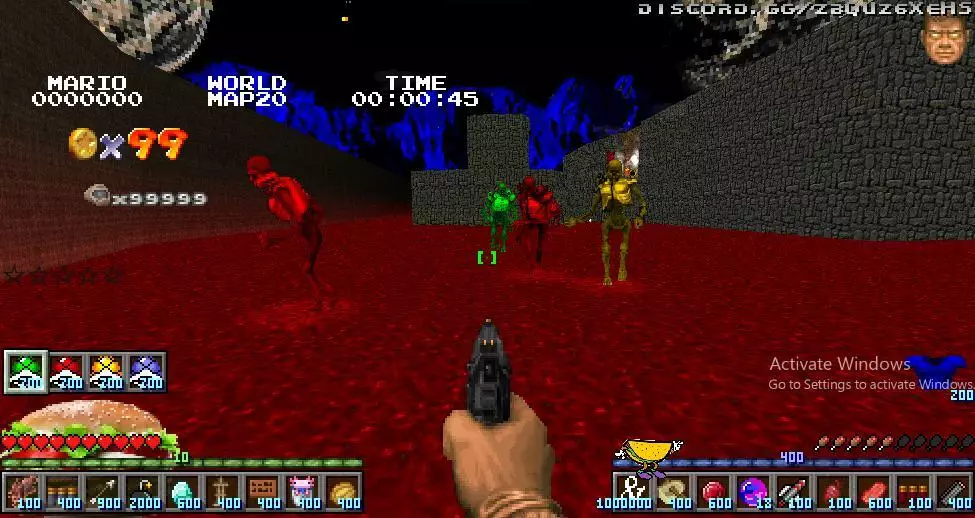
Task: Choose the yellow mushroom slot
Action: pos(106,371)
